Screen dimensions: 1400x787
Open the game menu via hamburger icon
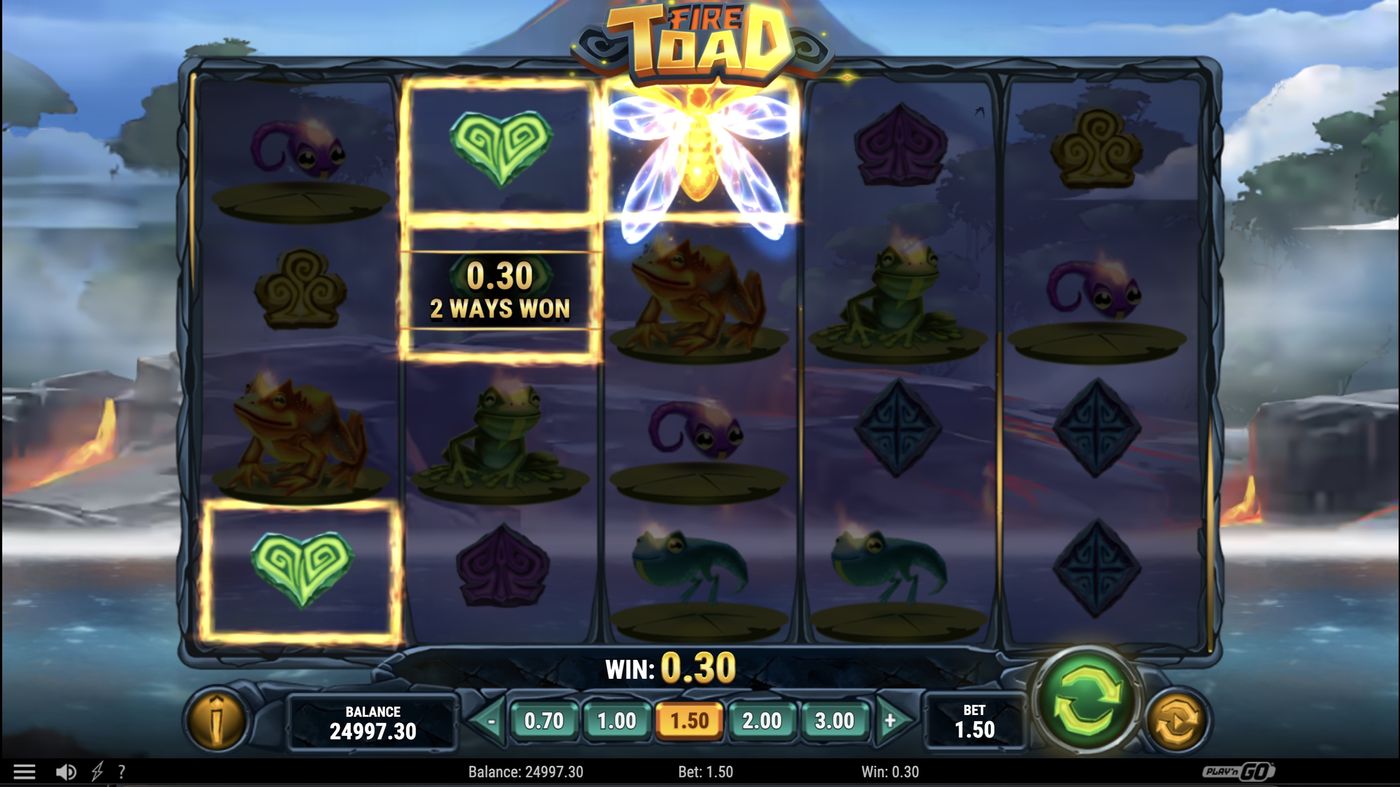[x=25, y=771]
